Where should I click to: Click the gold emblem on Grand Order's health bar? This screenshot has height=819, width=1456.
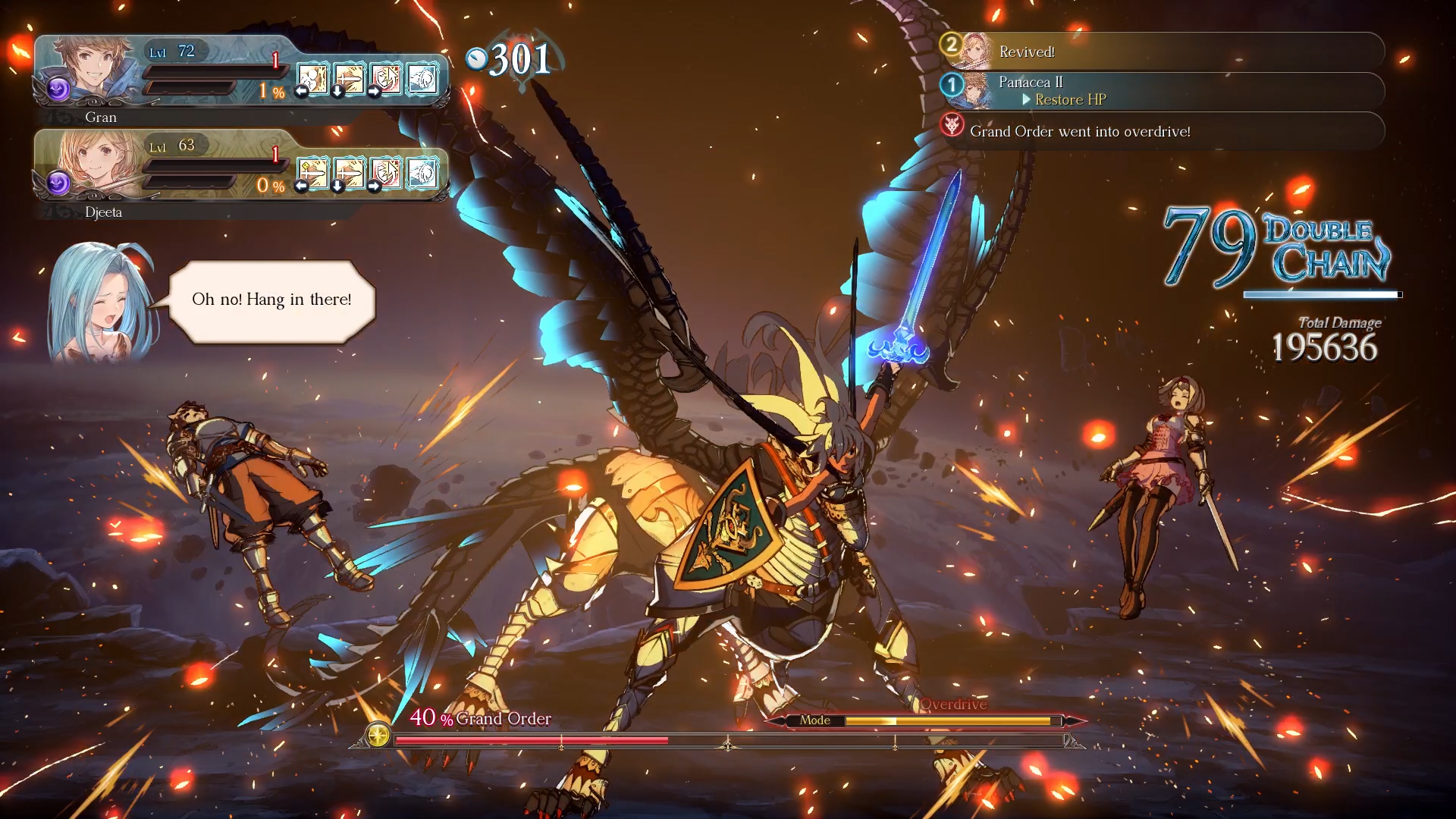(378, 734)
